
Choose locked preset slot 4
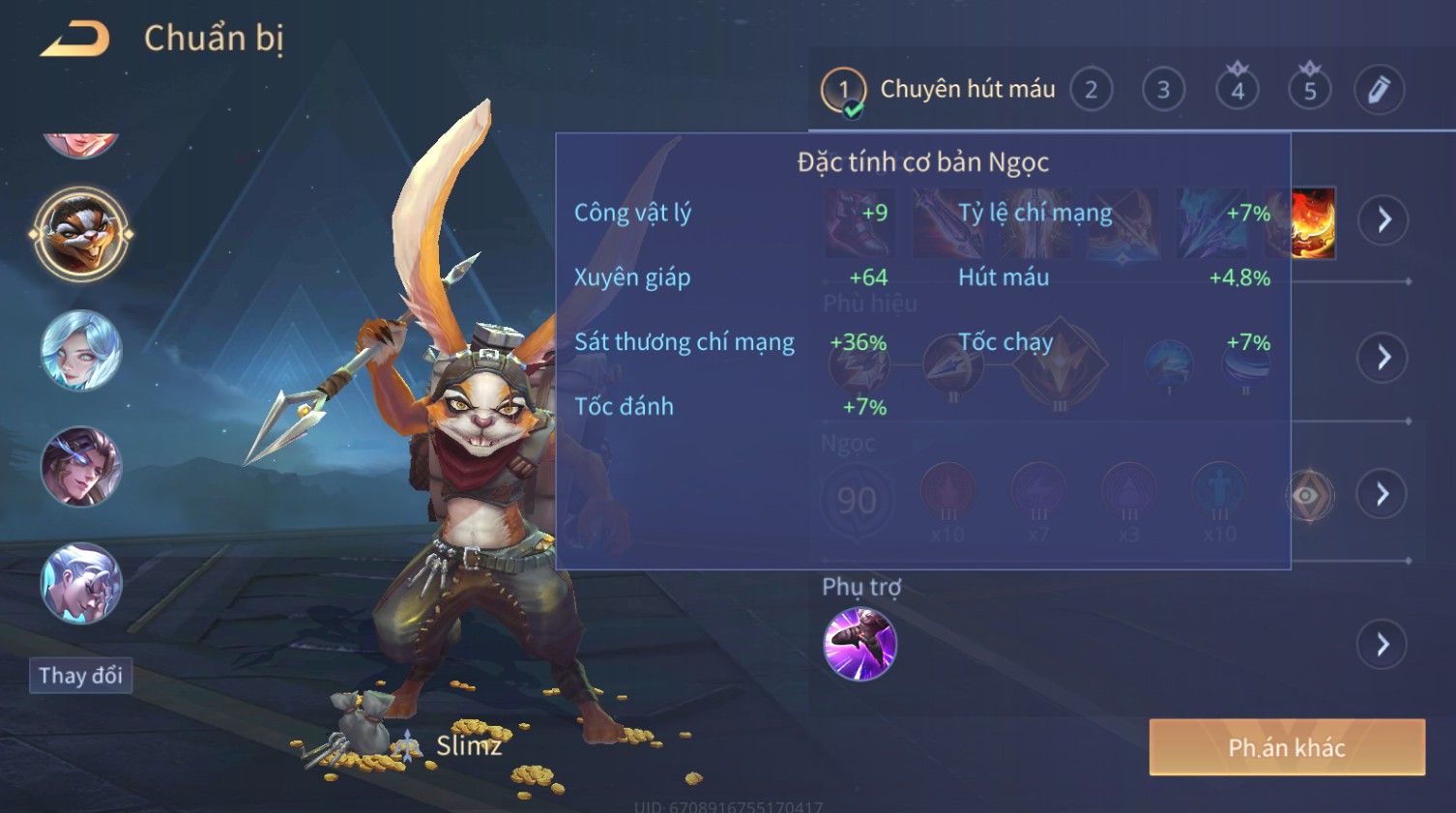coord(1238,91)
